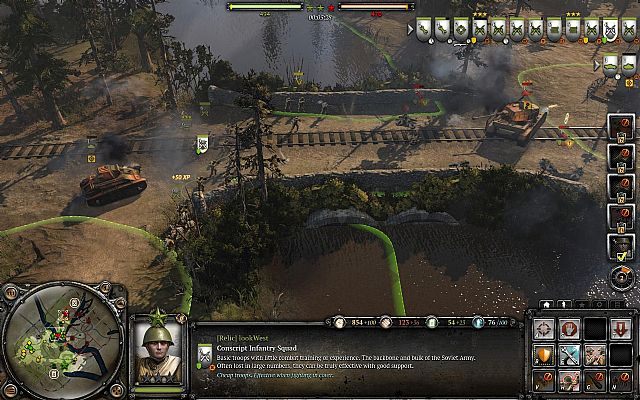Issue the stop command with the hand icon

pos(569,329)
